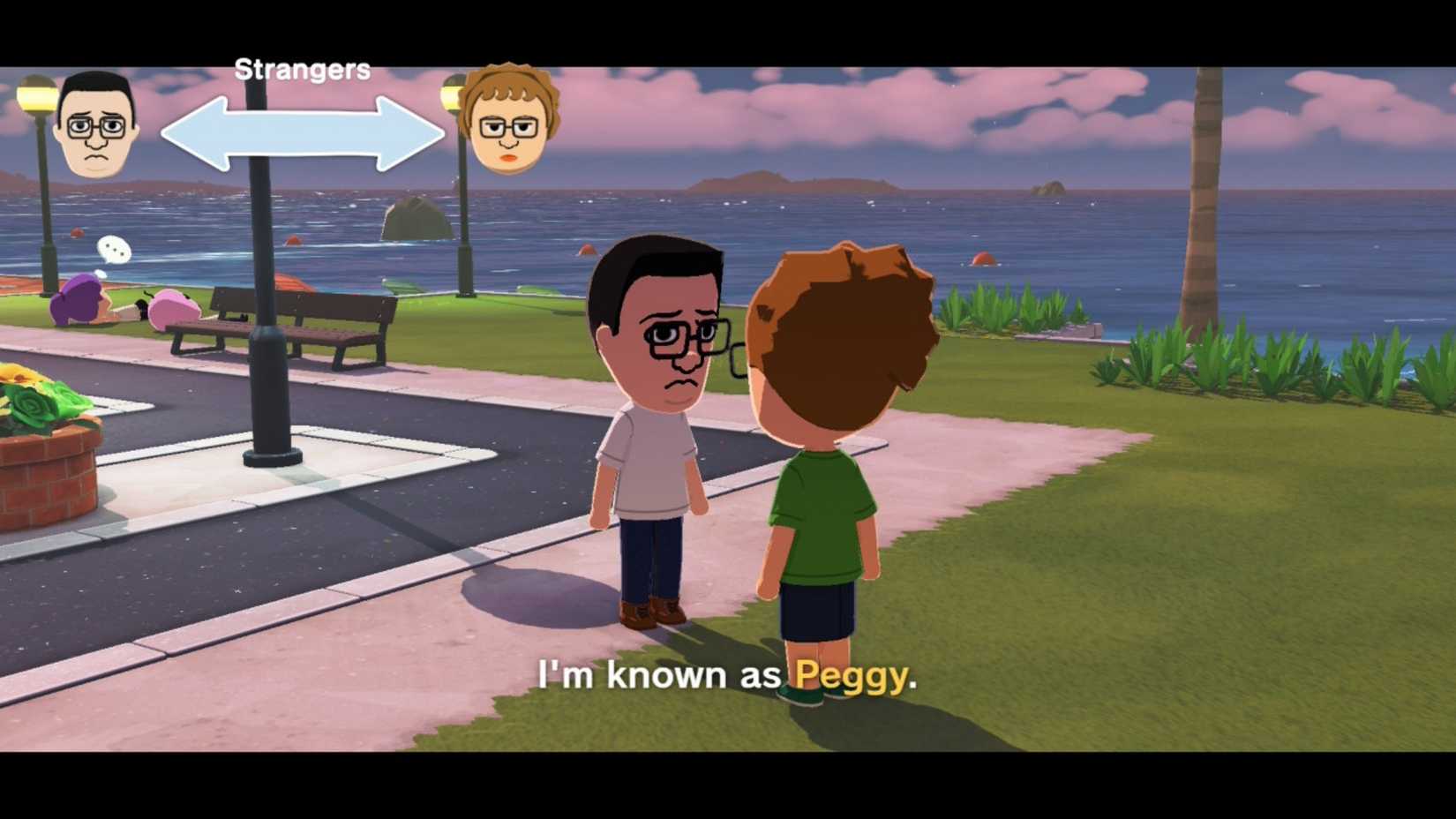Toggle the 'Strangers' relationship indicator
Viewport: 1456px width, 819px height.
303,68
